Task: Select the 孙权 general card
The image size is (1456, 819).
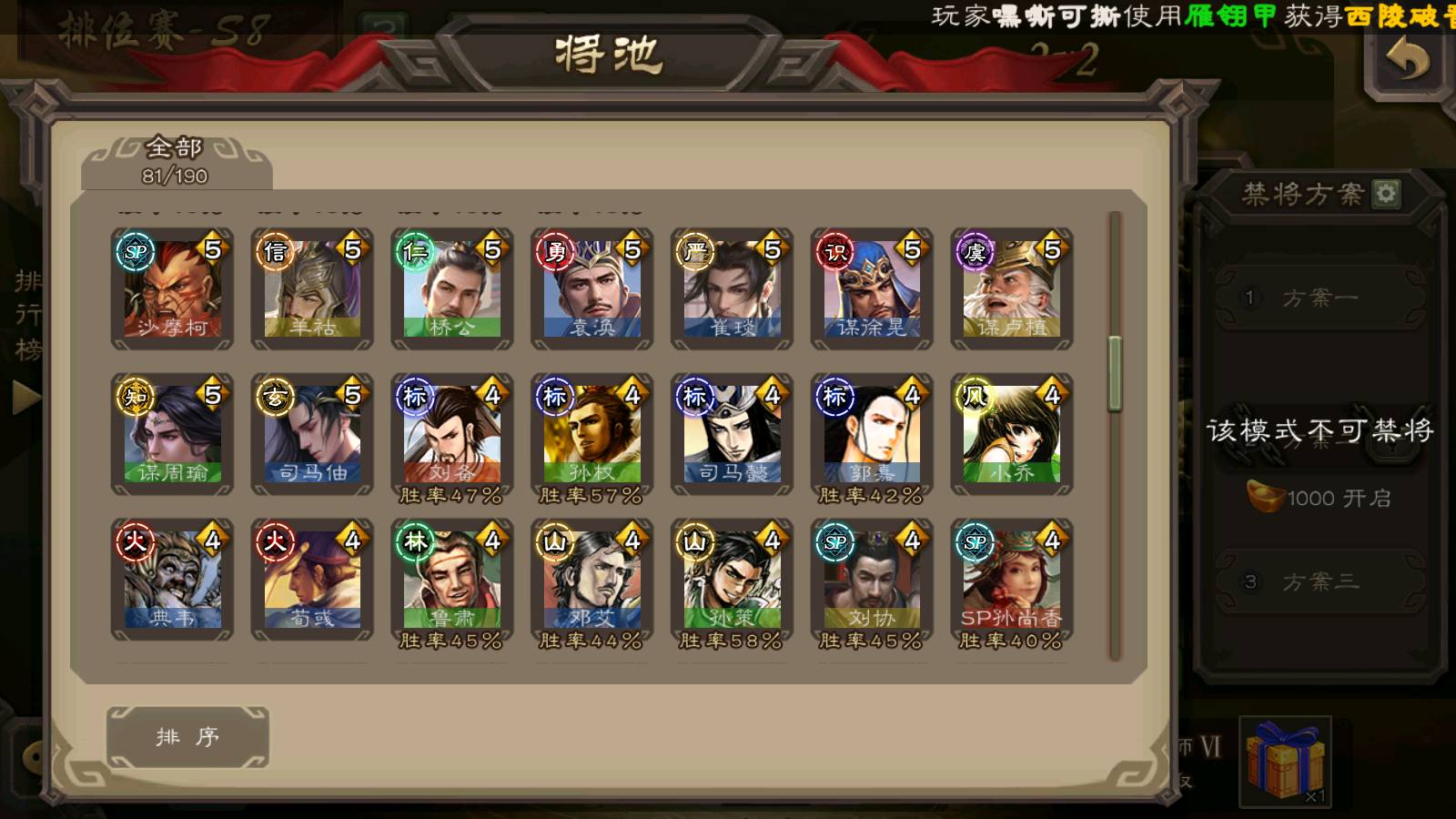Action: pyautogui.click(x=592, y=434)
